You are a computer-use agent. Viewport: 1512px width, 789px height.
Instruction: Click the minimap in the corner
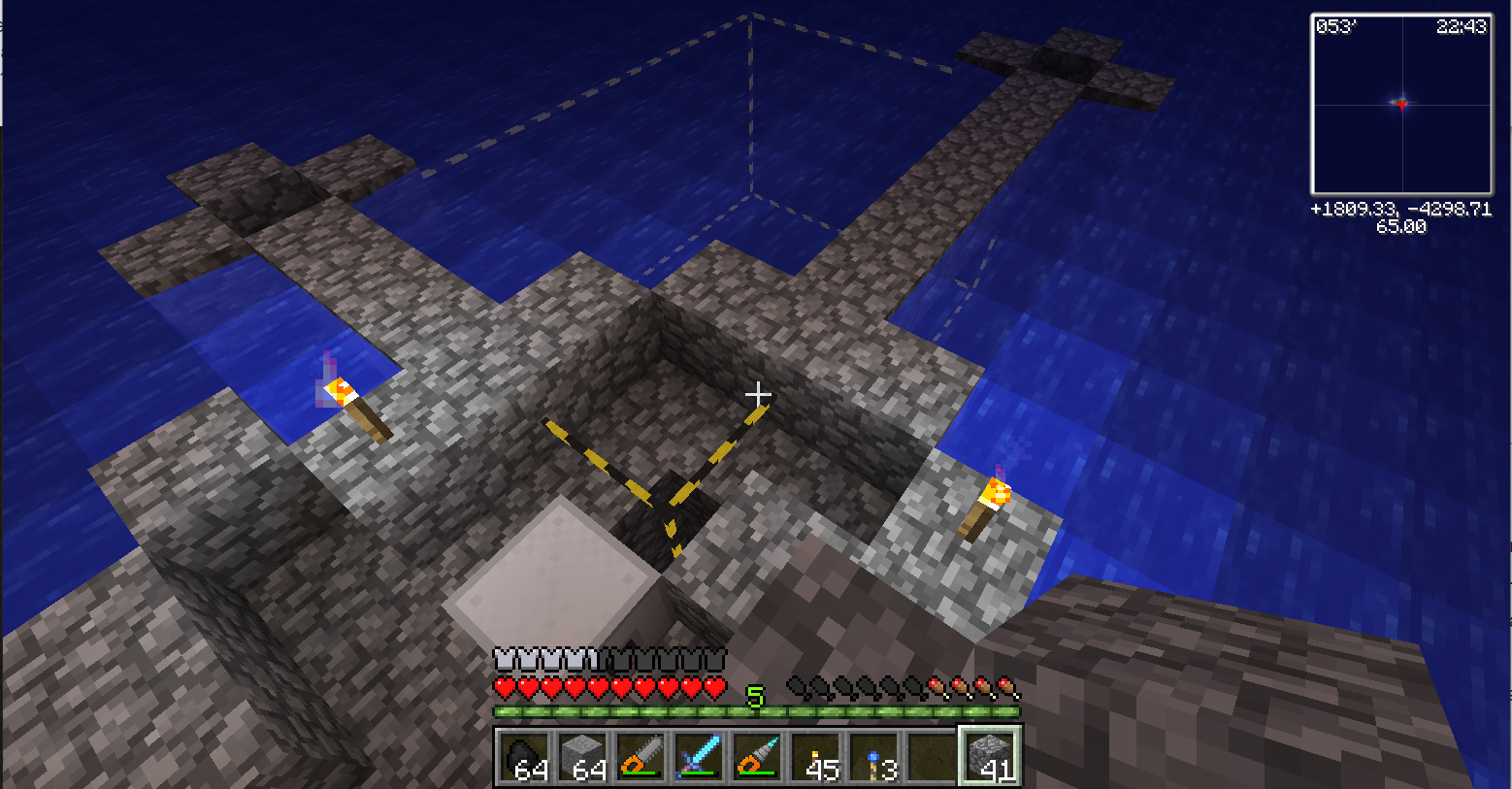1401,105
